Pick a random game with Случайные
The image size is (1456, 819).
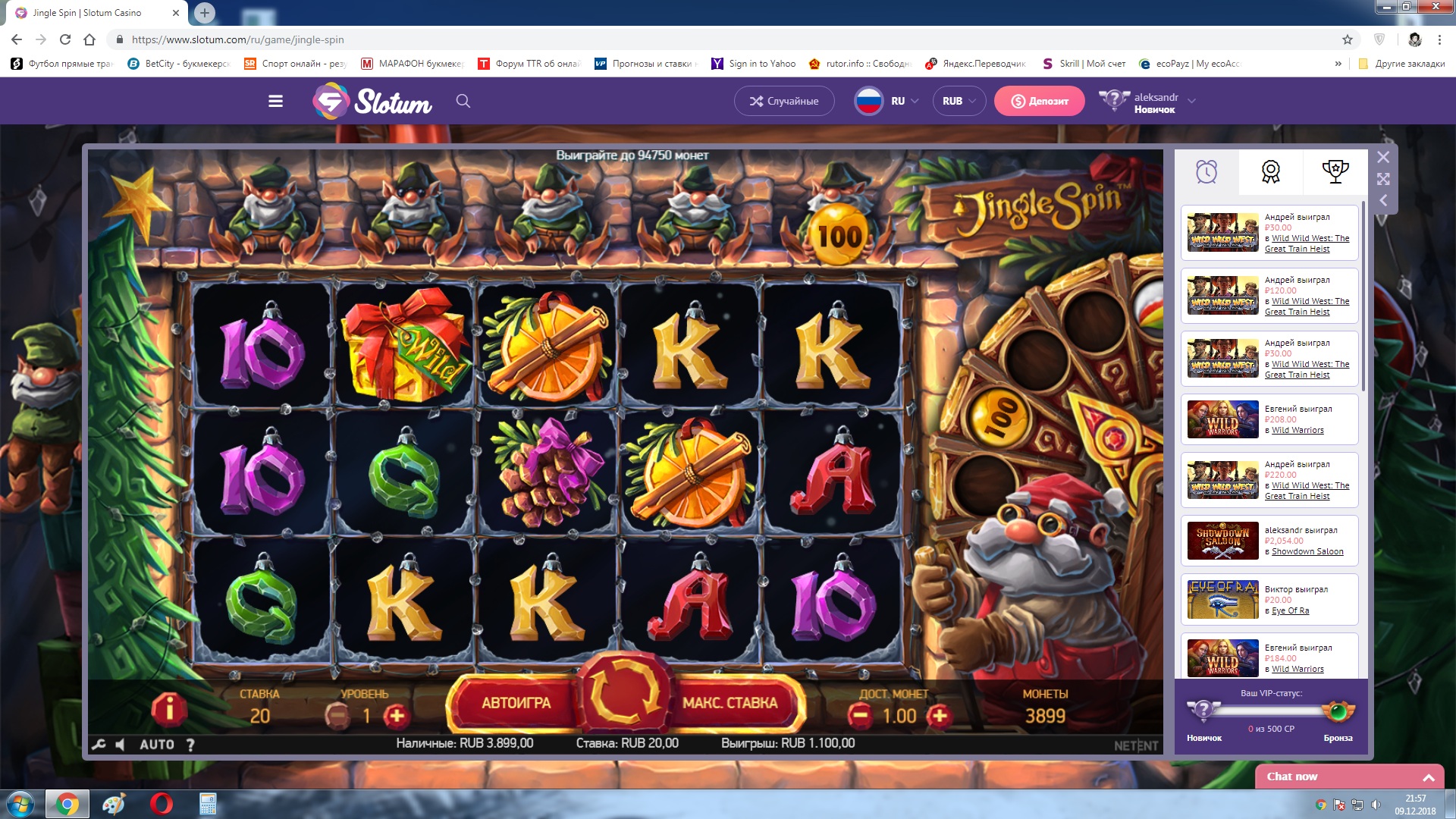pos(783,101)
